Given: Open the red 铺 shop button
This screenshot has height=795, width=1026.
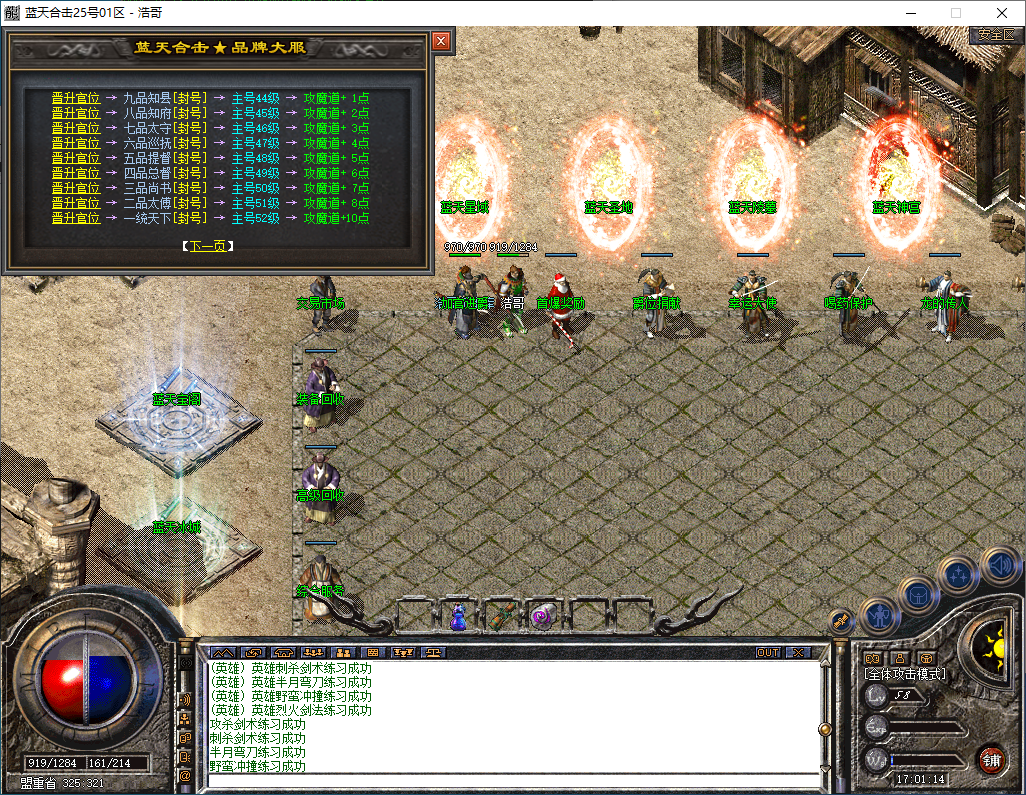Looking at the screenshot, I should pos(991,759).
